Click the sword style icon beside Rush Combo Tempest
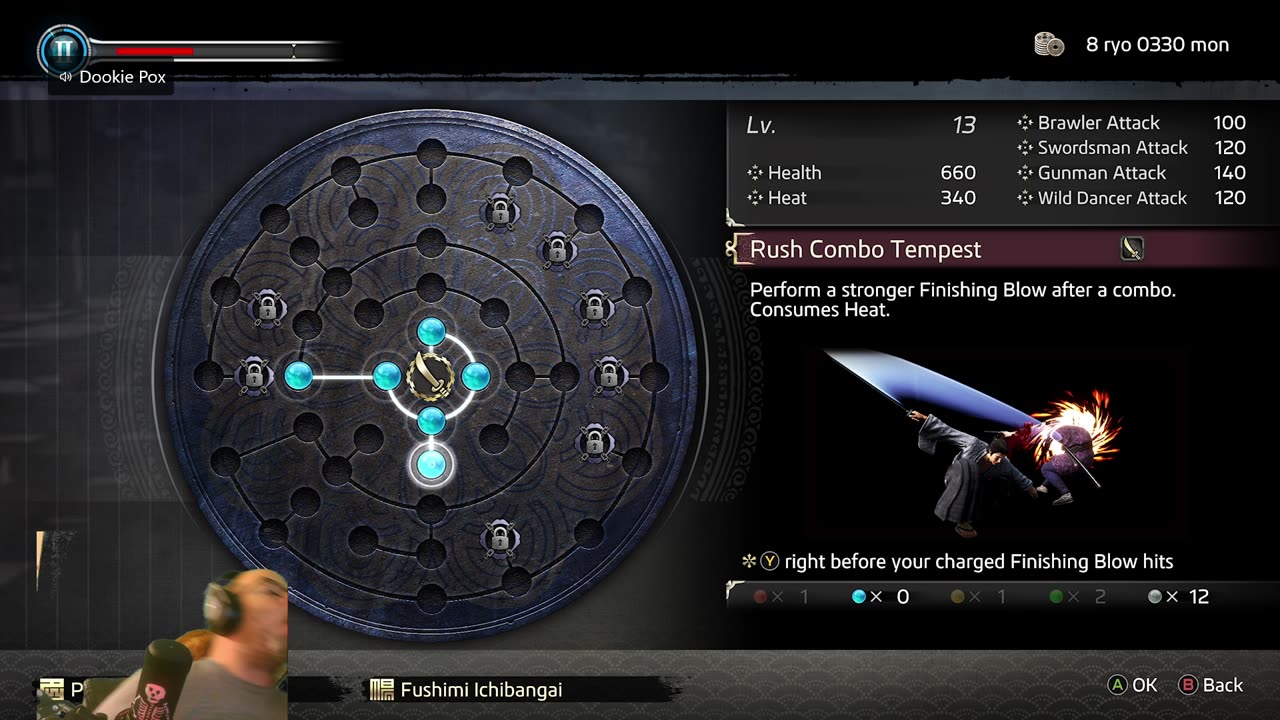This screenshot has height=720, width=1280. coord(1132,249)
